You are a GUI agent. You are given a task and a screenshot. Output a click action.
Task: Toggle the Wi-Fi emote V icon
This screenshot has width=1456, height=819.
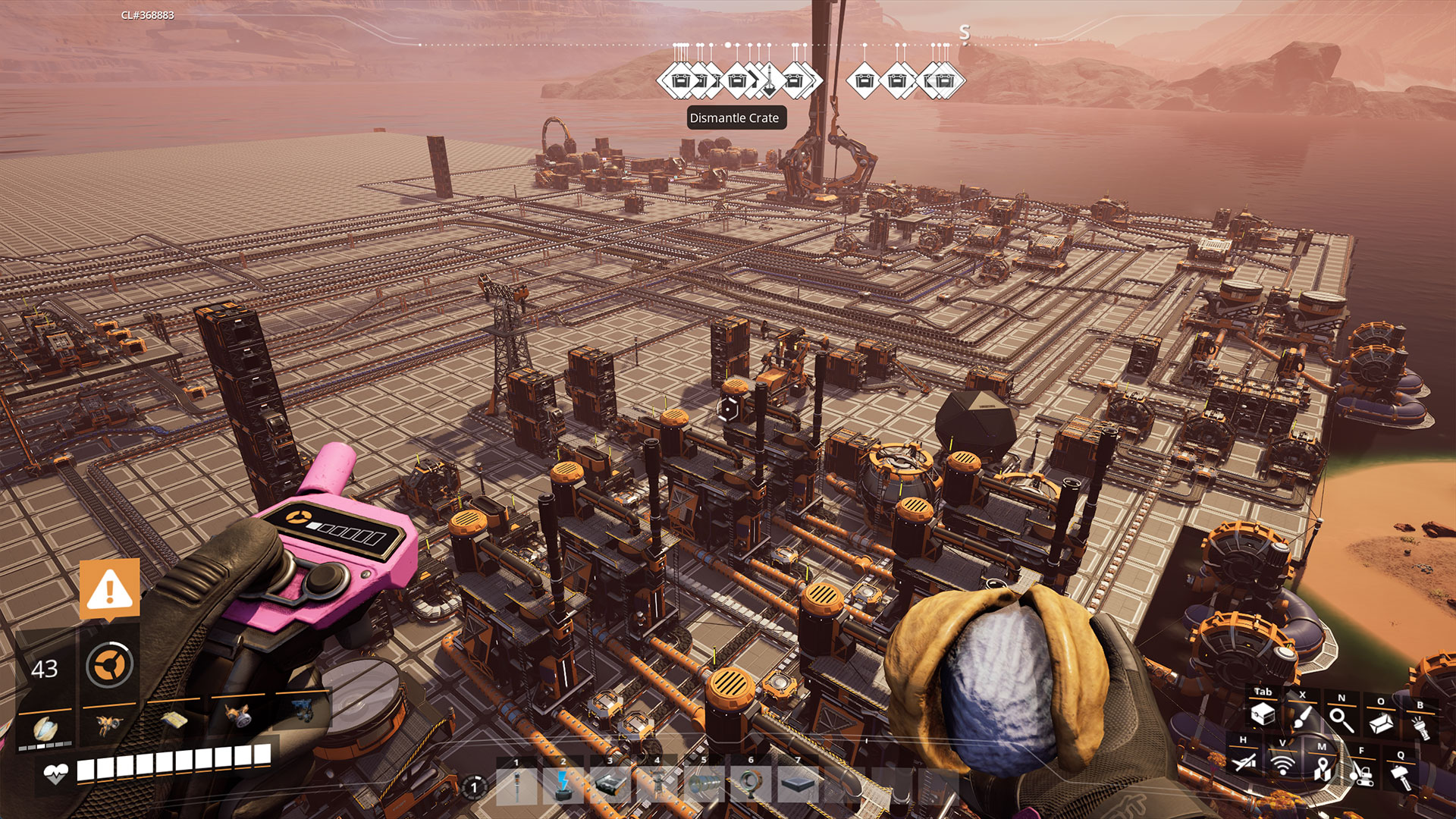coord(1282,764)
